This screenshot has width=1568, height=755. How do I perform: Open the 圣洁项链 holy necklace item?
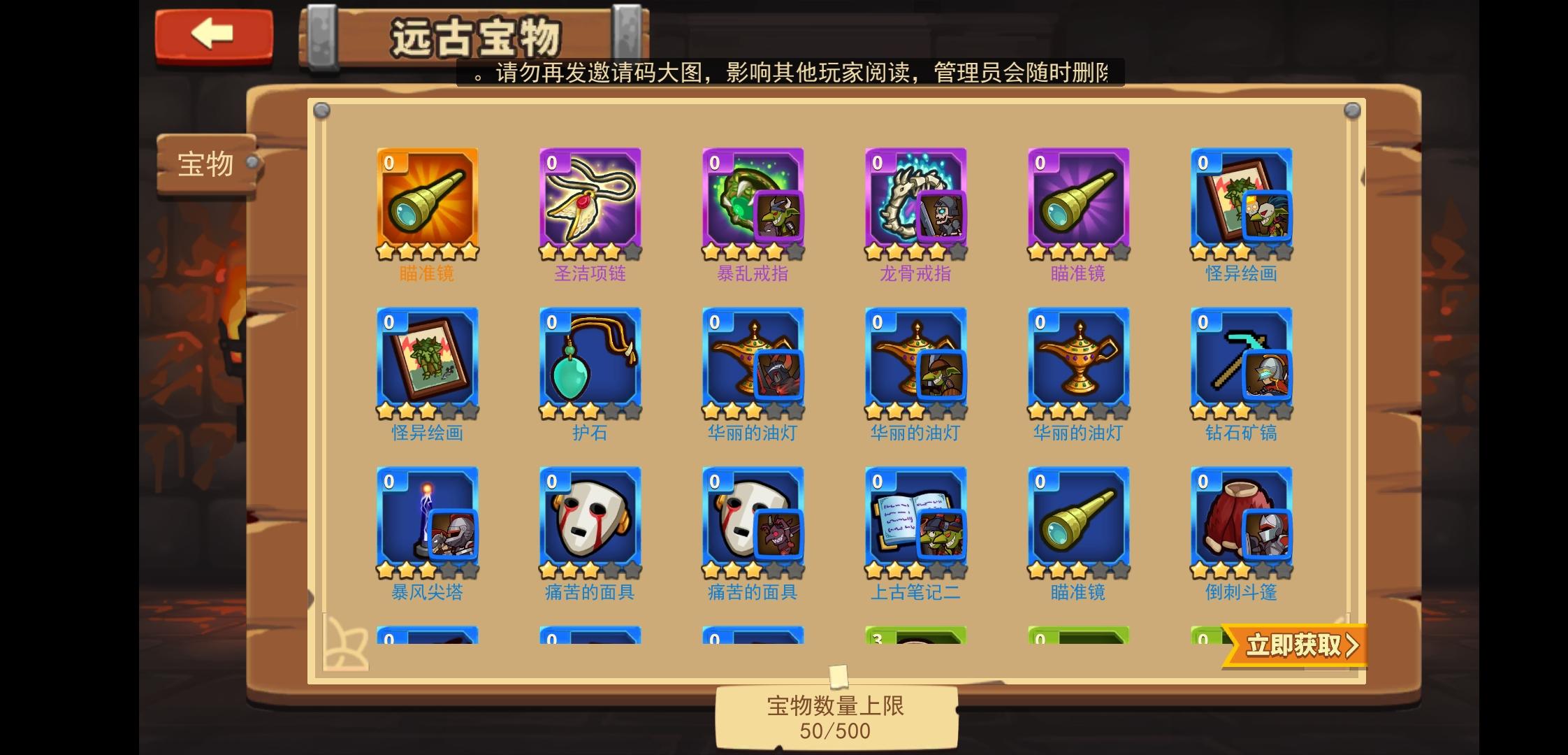590,203
